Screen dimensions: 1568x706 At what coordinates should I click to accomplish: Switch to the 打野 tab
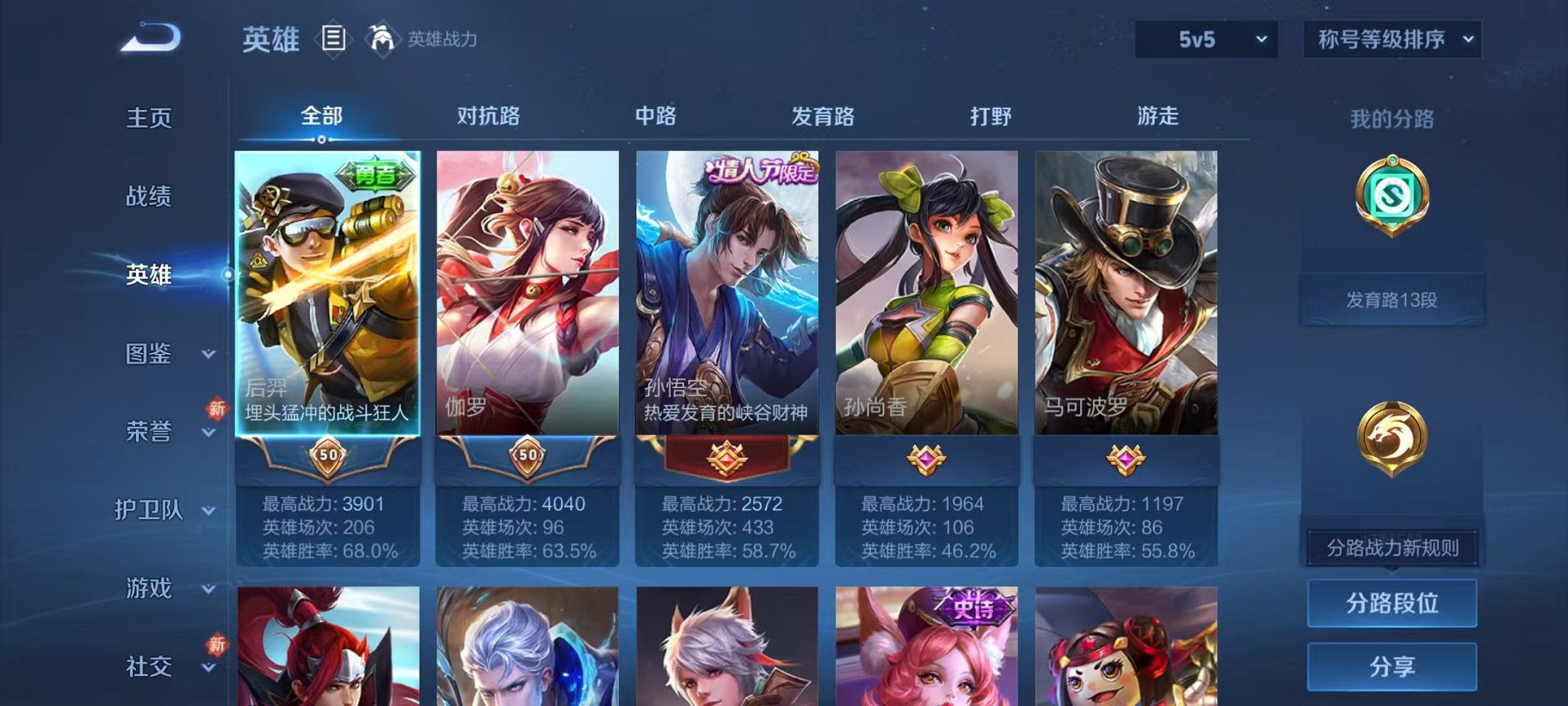[x=988, y=116]
